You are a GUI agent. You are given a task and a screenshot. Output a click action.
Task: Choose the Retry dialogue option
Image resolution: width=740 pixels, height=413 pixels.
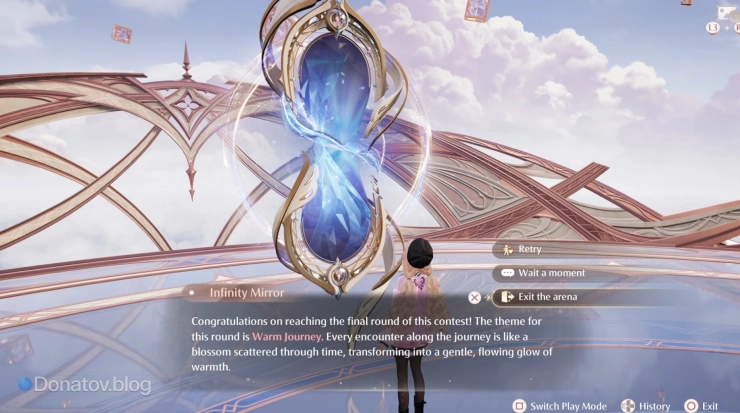point(530,249)
